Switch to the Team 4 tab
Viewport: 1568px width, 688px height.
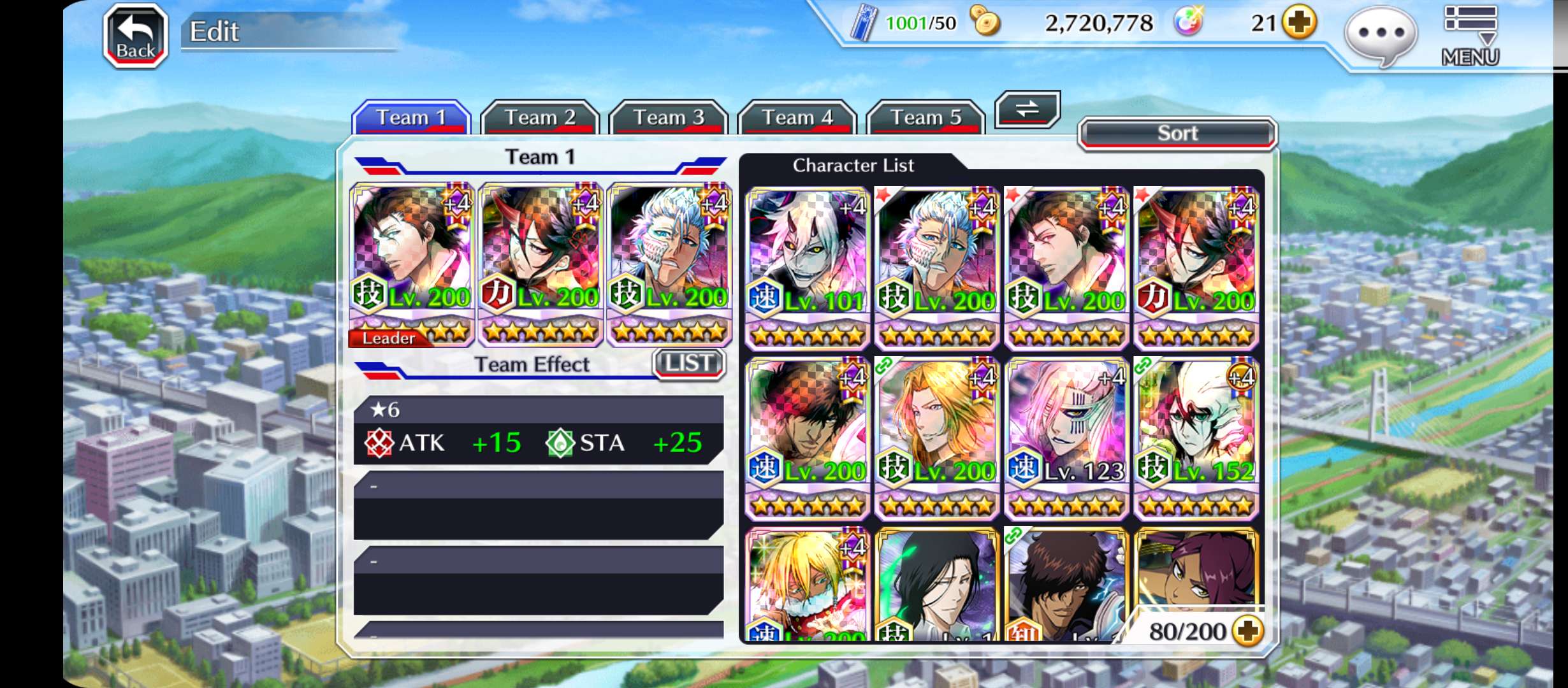[797, 117]
